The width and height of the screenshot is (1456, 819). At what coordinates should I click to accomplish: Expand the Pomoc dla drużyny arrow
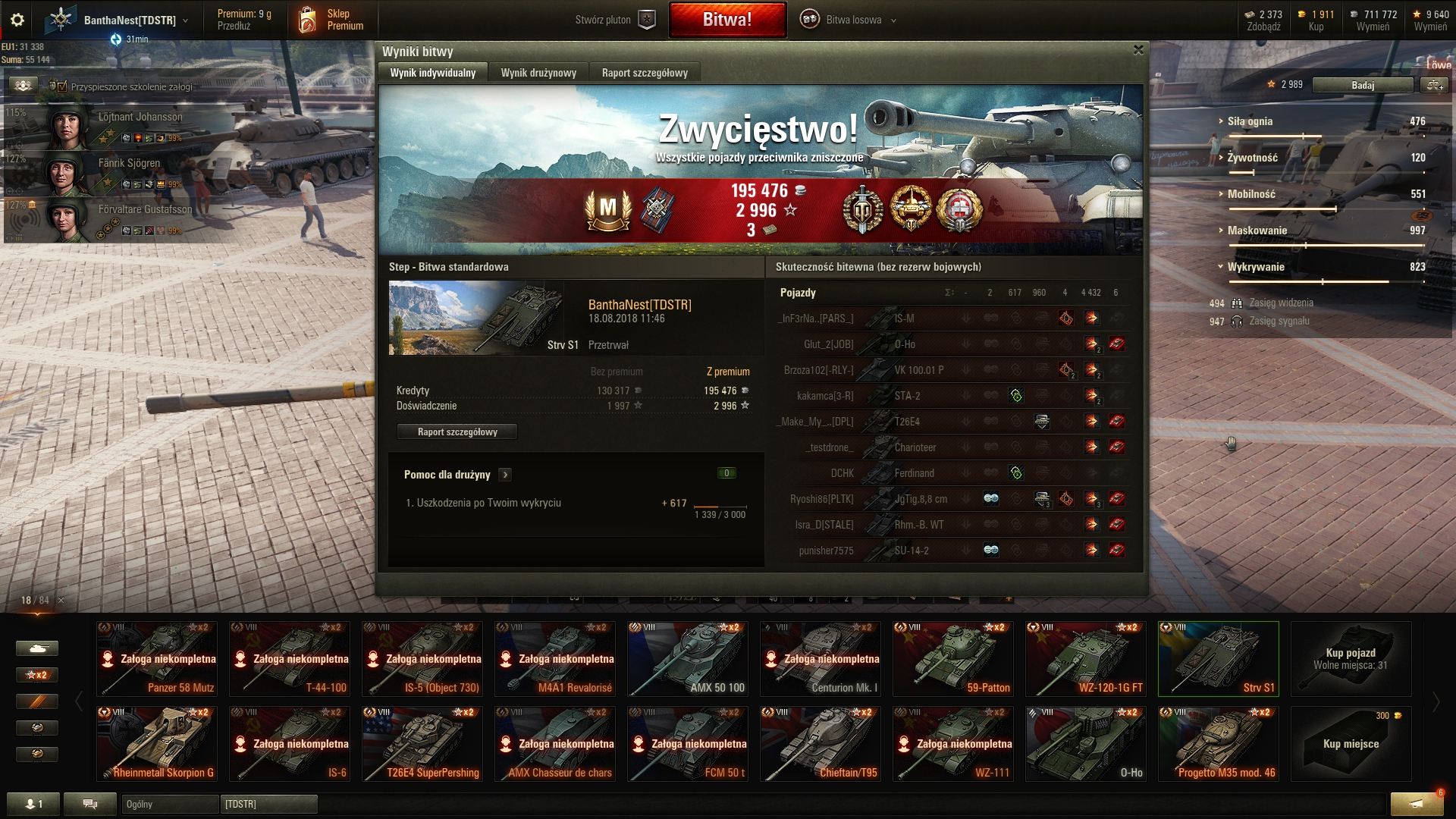[x=506, y=475]
